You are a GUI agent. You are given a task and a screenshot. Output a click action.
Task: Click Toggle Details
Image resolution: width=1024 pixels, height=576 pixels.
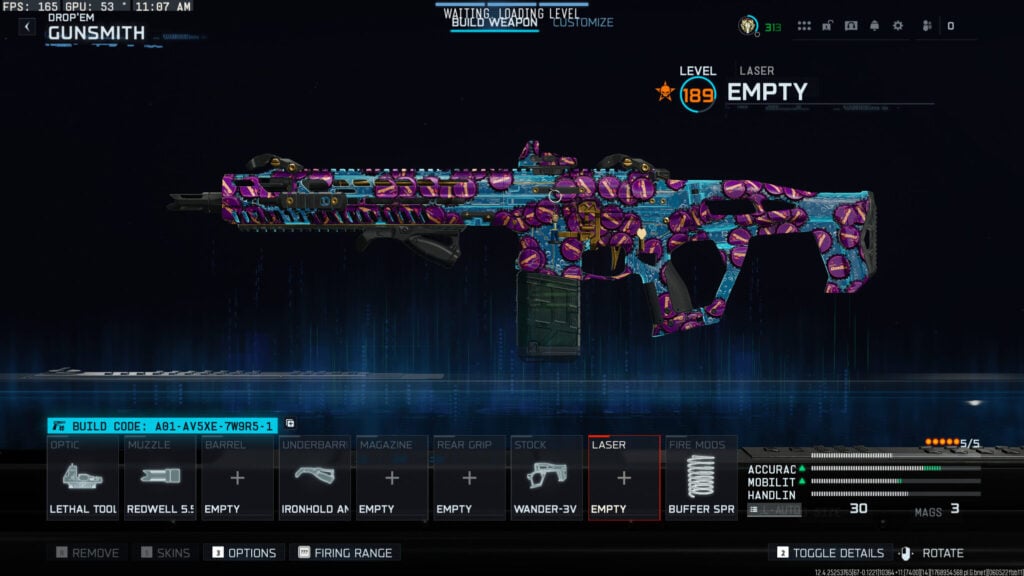coord(831,552)
